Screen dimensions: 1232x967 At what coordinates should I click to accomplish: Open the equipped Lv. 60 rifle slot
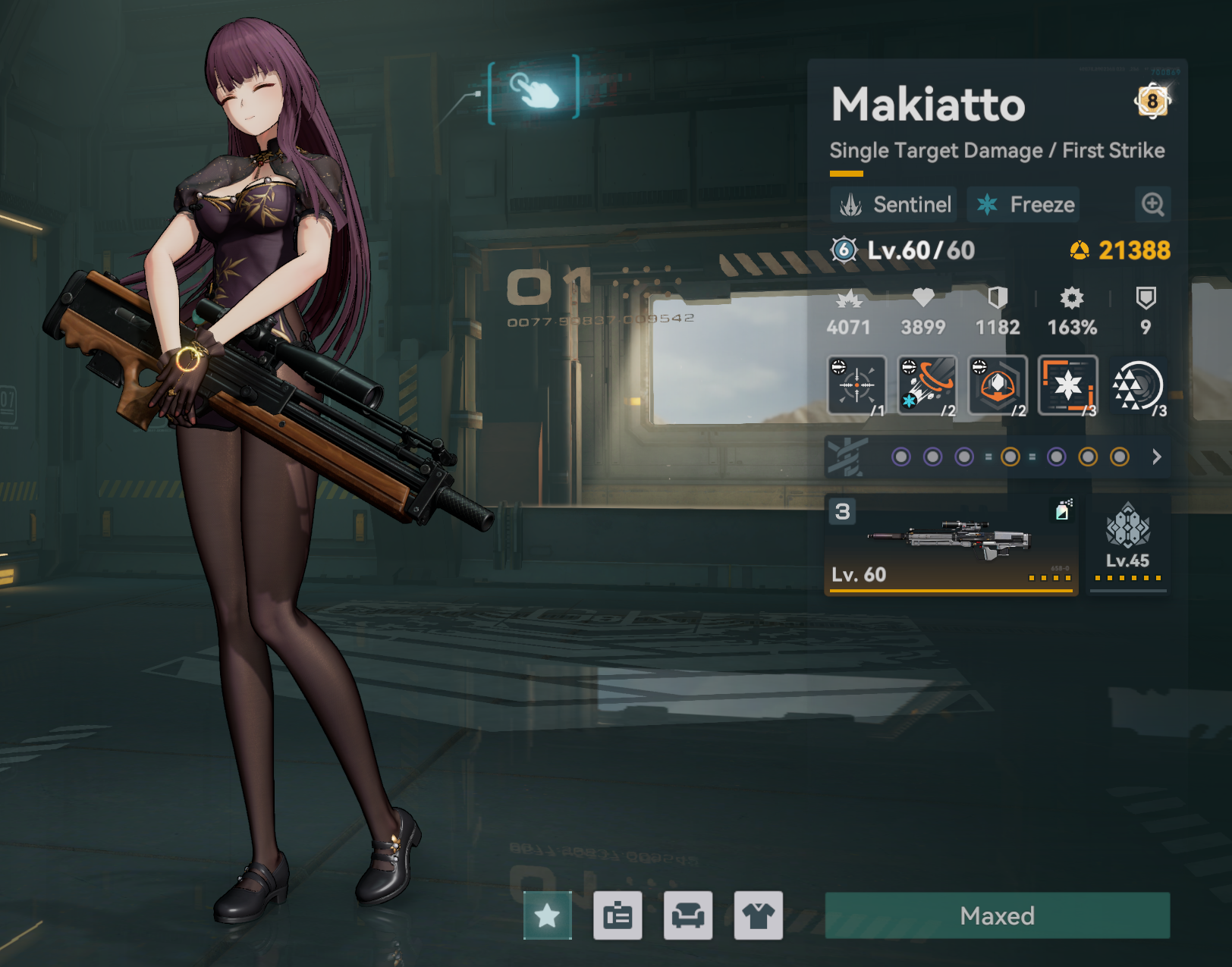[x=951, y=545]
